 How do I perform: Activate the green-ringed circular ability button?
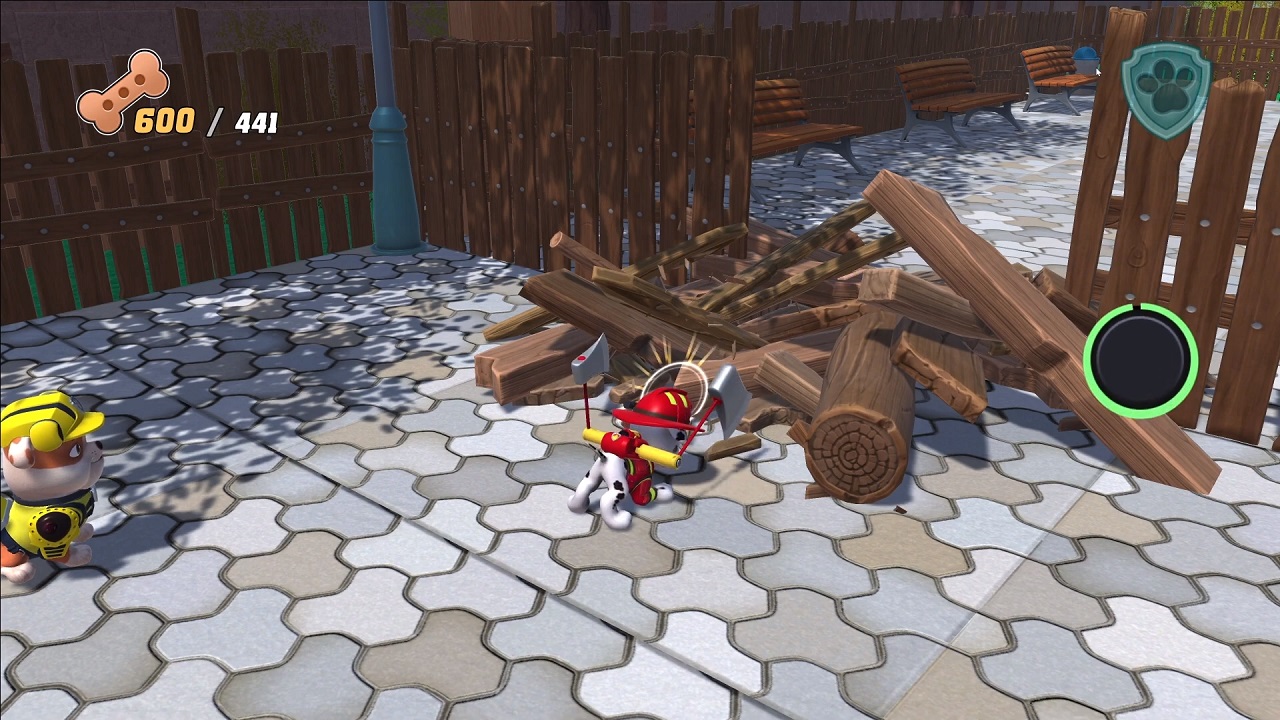[x=1140, y=360]
